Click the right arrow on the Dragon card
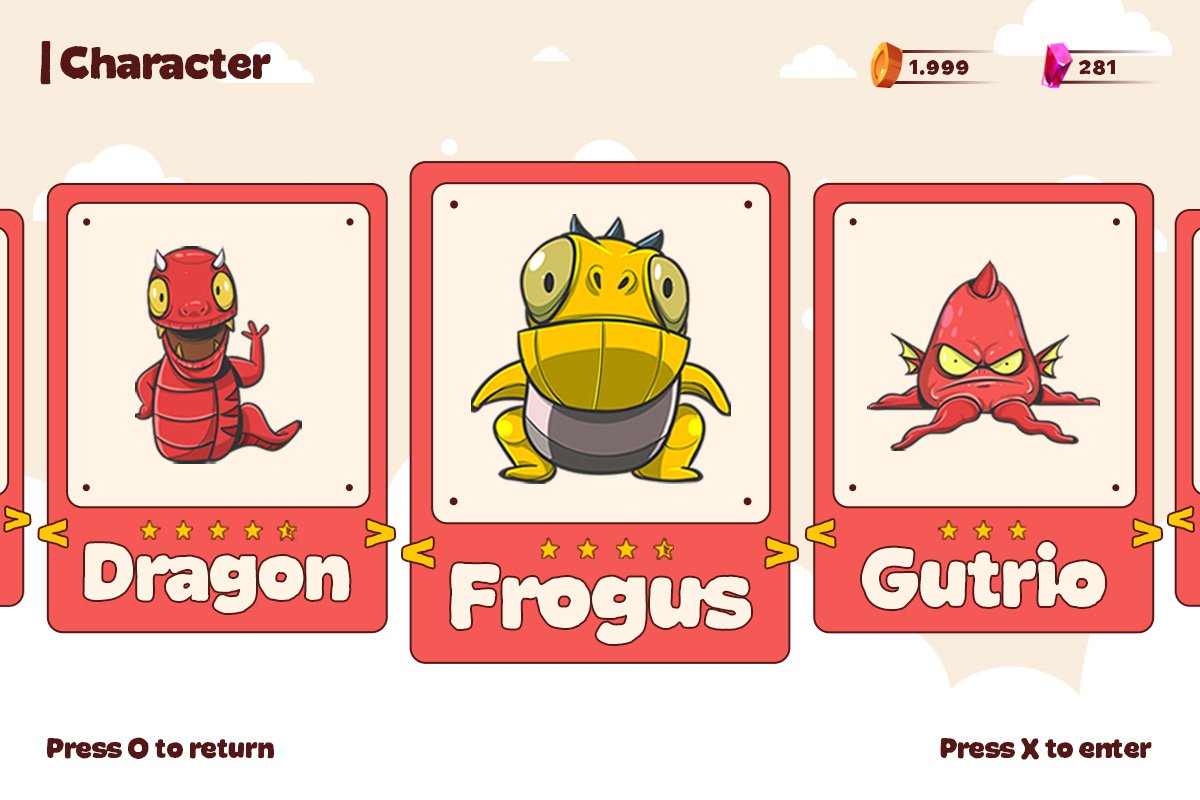This screenshot has width=1200, height=800. 380,534
